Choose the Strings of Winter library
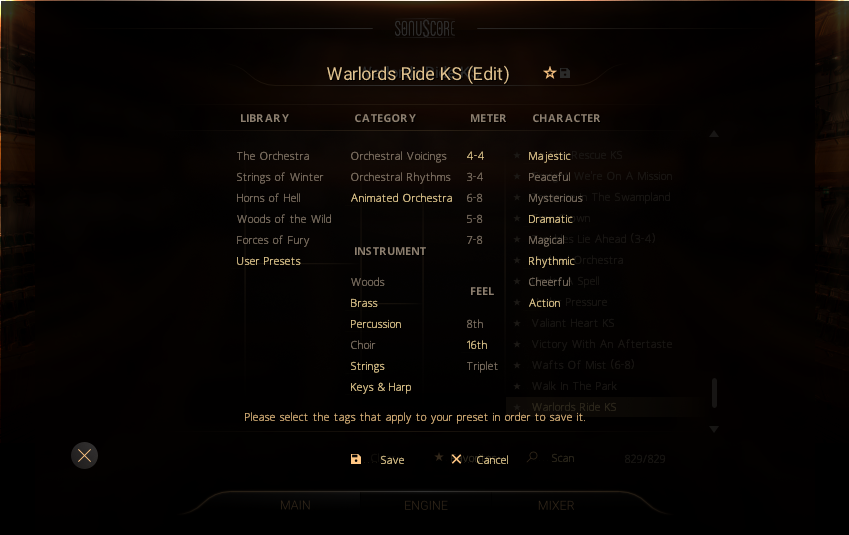Image resolution: width=849 pixels, height=535 pixels. click(x=280, y=177)
